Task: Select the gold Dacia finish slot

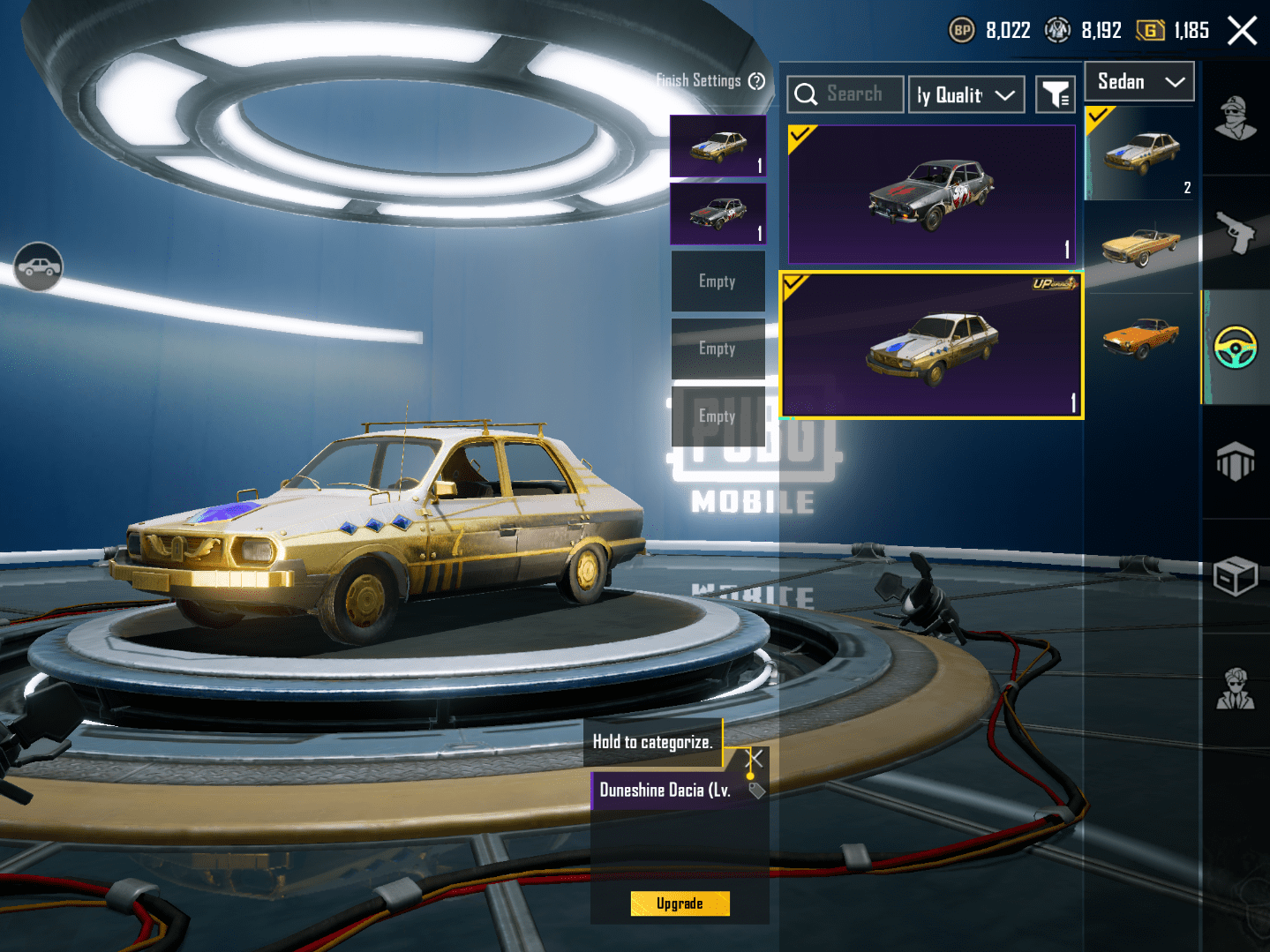Action: click(x=718, y=146)
